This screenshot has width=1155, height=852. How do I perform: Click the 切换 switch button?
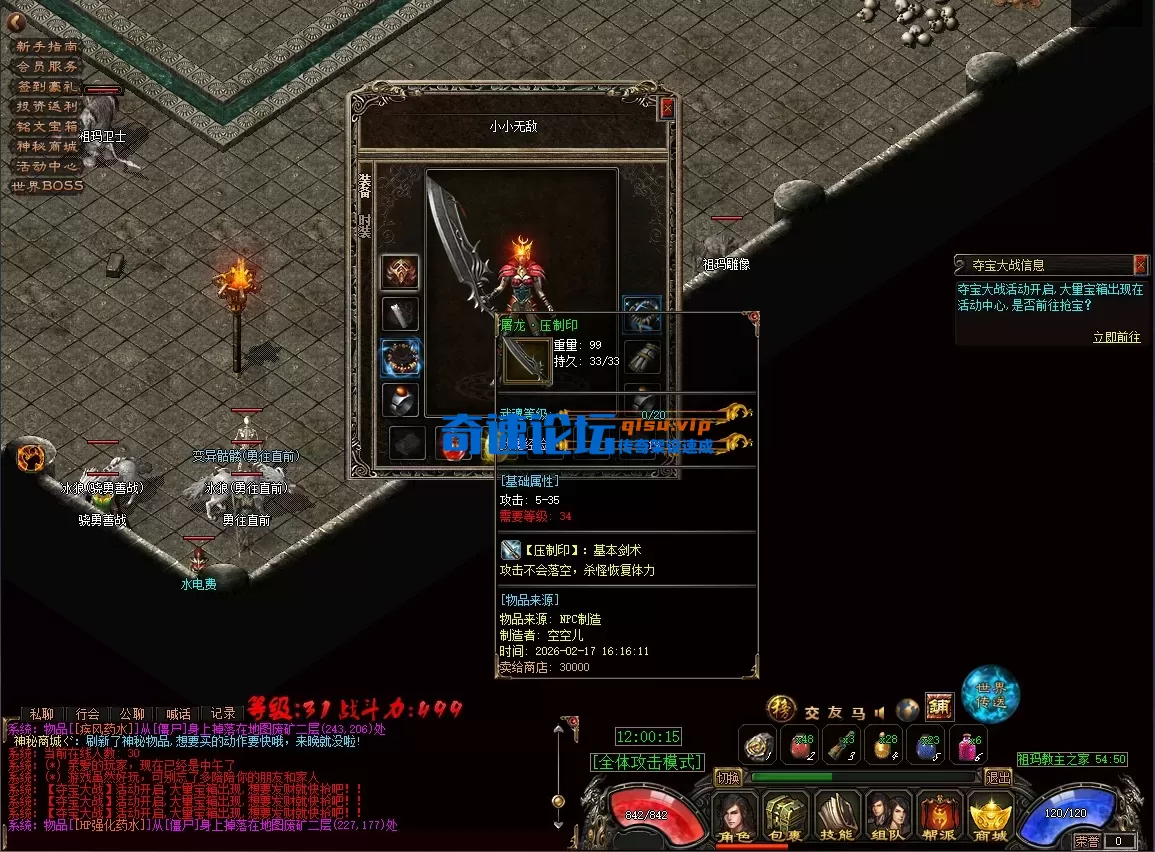point(729,777)
